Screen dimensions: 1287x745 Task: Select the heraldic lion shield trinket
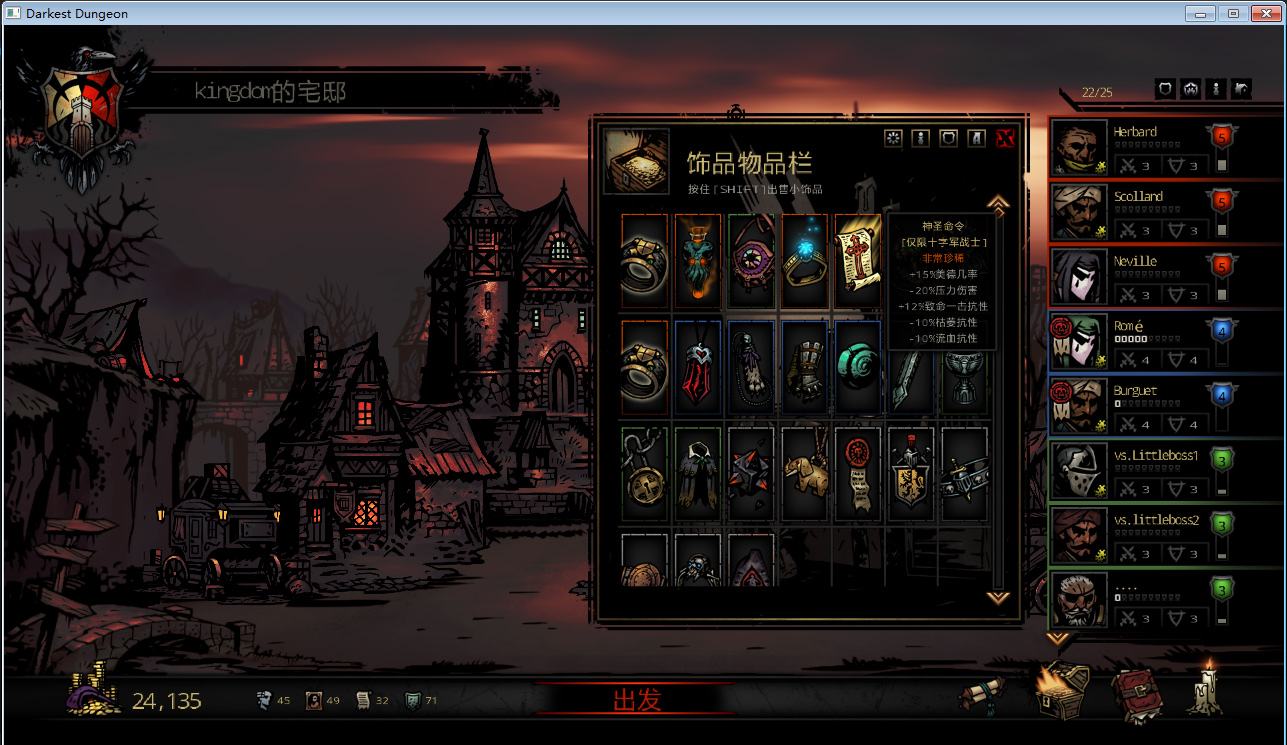coord(910,474)
